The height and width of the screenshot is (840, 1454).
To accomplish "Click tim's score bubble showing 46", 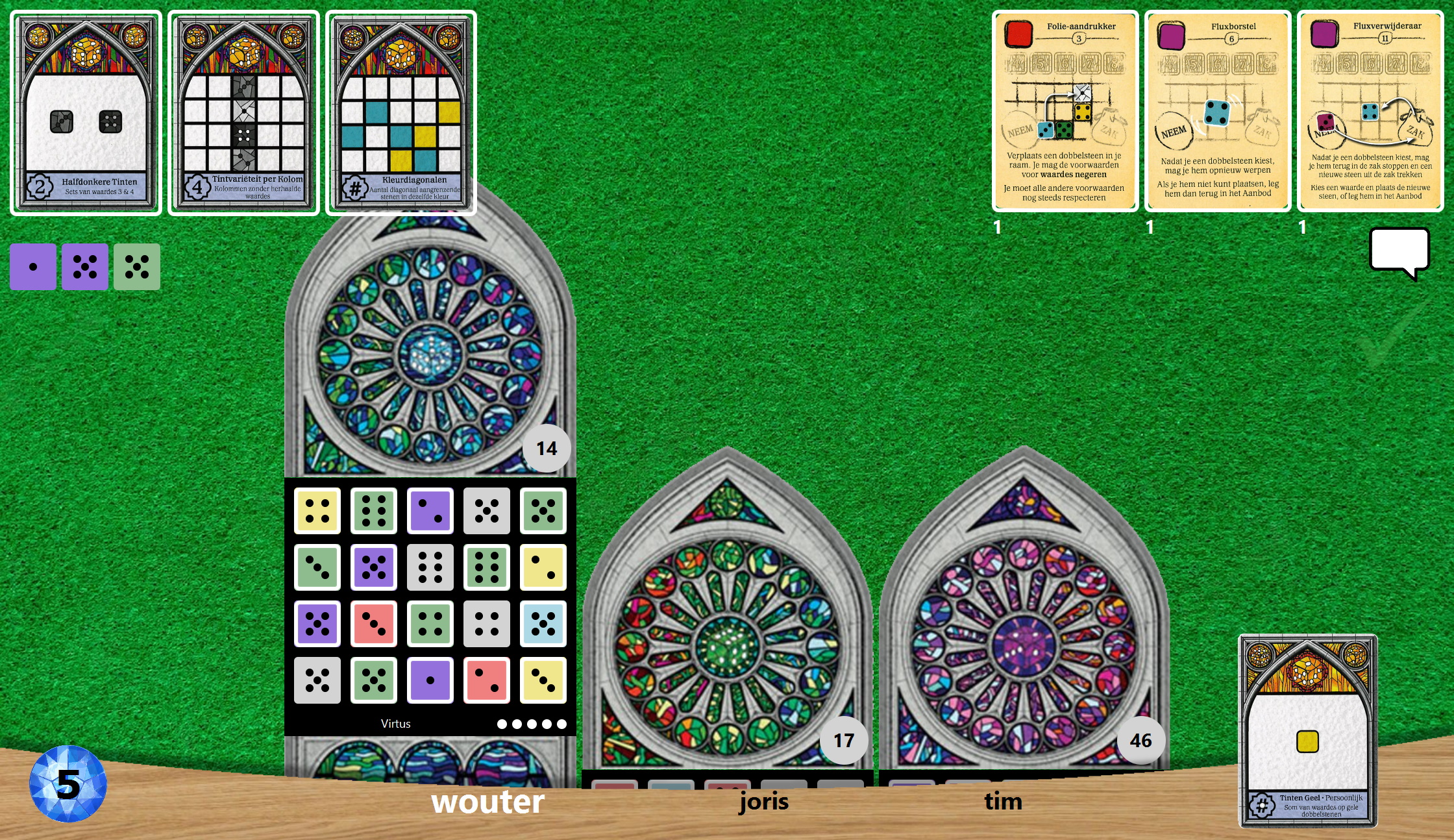I will (x=1141, y=739).
